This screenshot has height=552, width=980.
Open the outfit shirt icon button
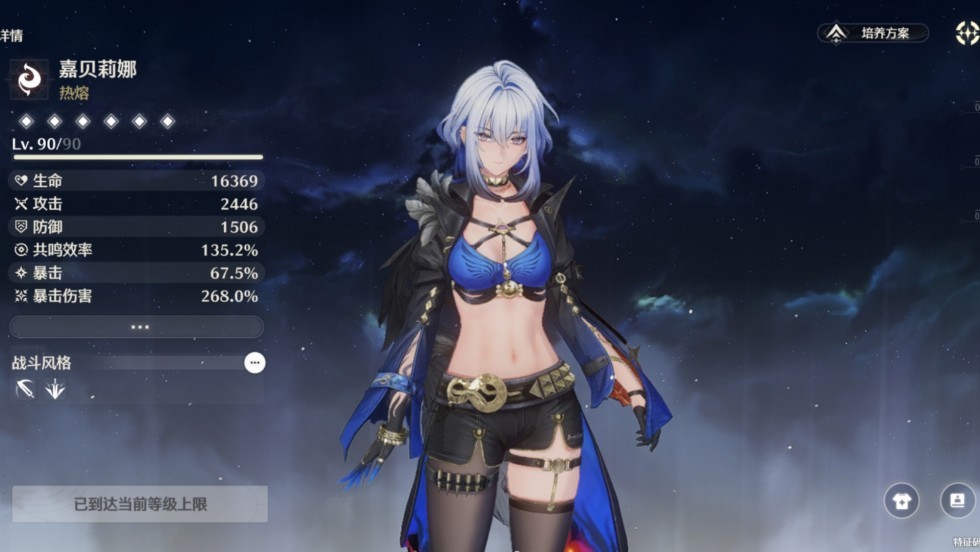tap(901, 500)
